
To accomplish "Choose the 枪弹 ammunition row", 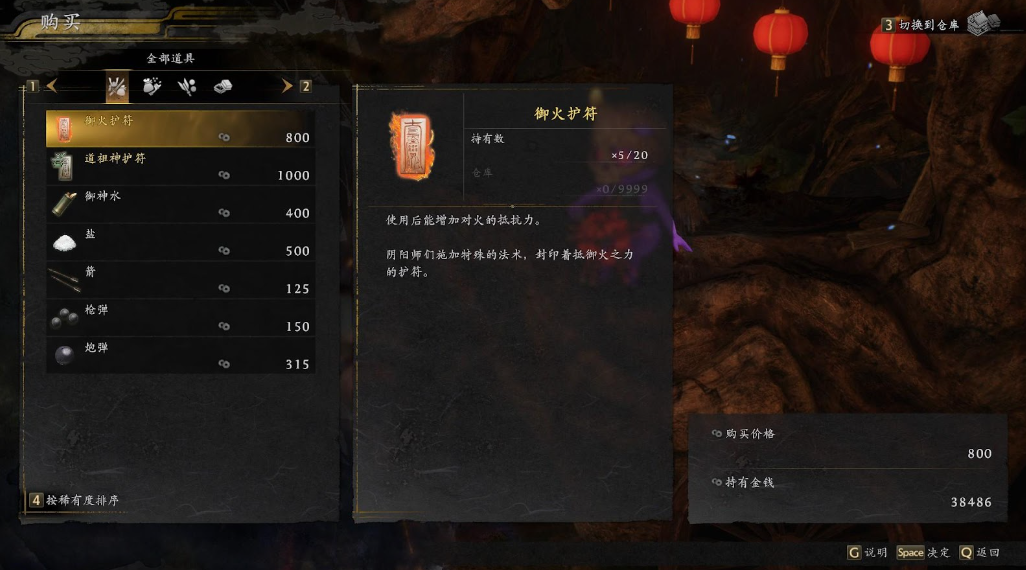I will pyautogui.click(x=180, y=319).
